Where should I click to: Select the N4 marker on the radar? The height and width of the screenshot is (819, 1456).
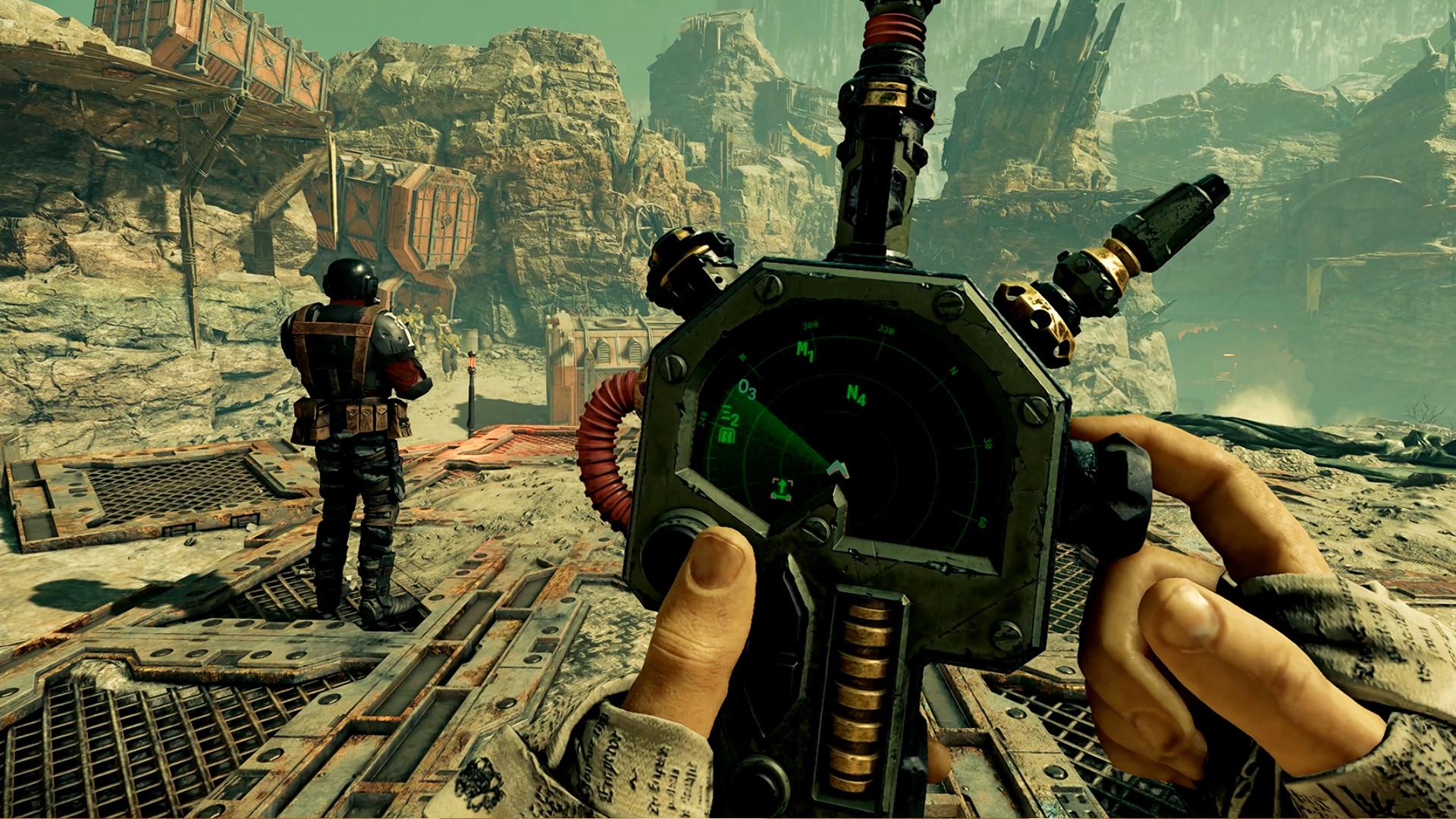tap(856, 395)
